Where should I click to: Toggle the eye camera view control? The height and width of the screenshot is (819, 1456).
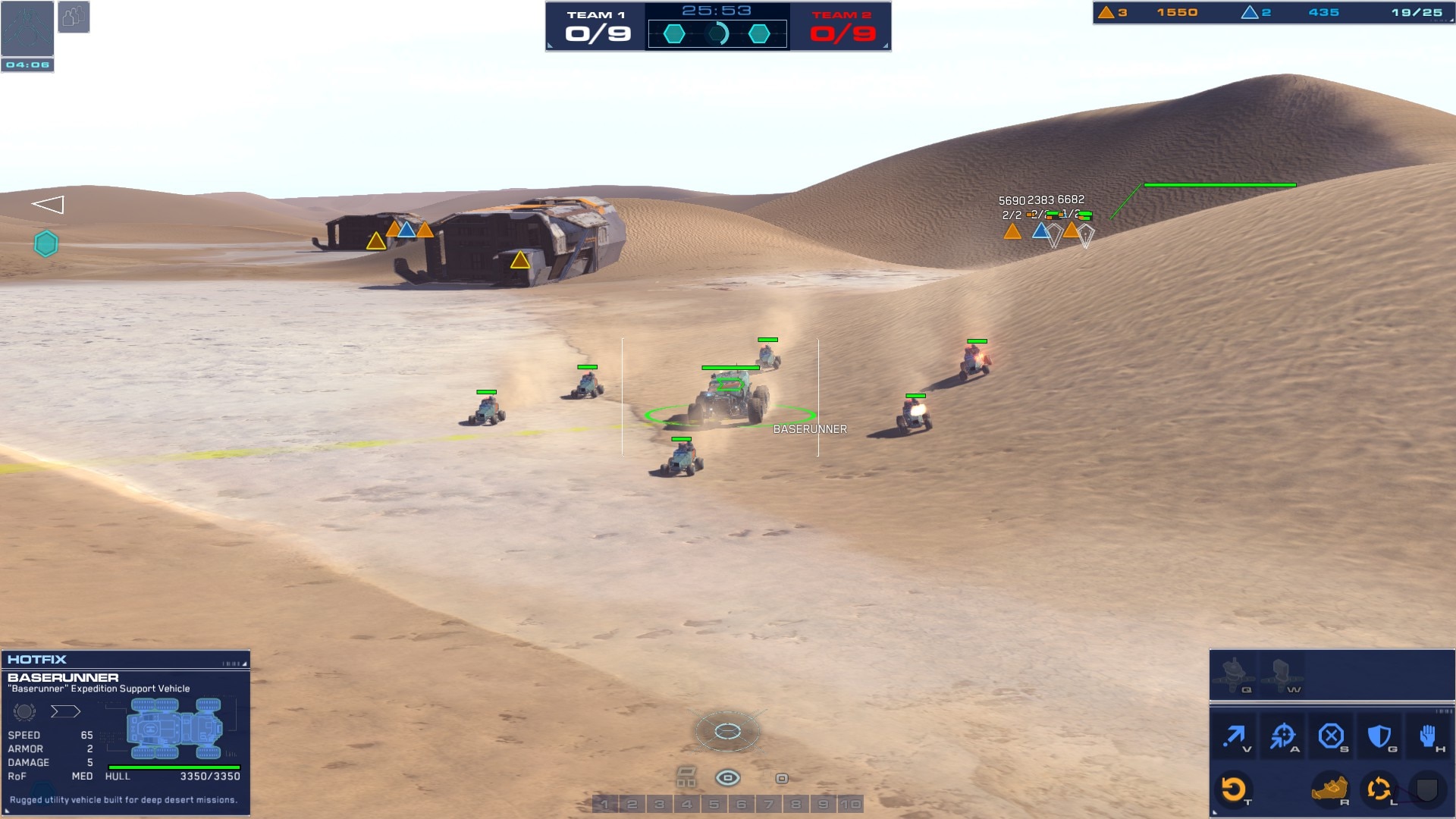[727, 777]
